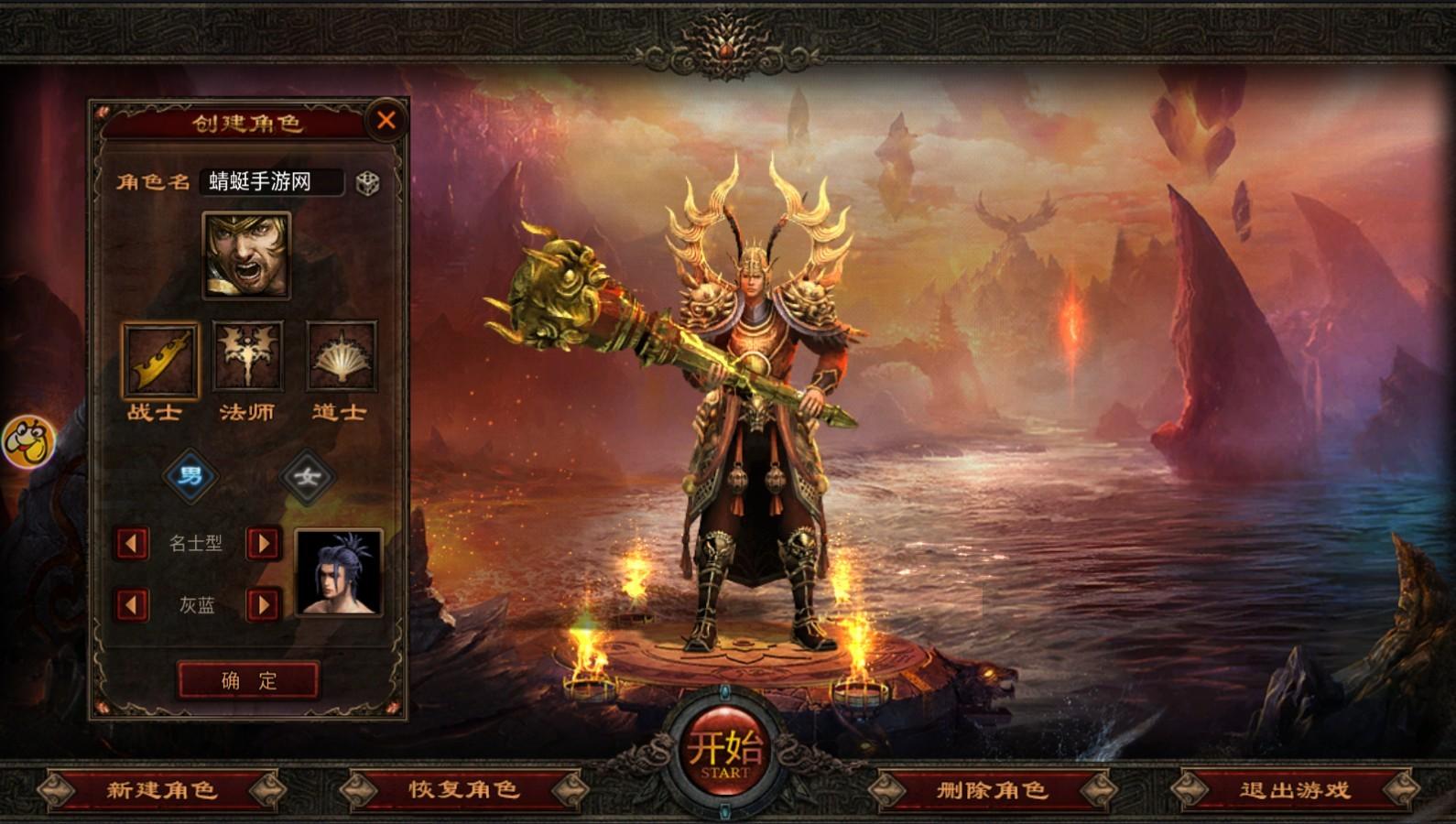Roll a random name with the dice icon
Screen dimensions: 1456x824
367,182
